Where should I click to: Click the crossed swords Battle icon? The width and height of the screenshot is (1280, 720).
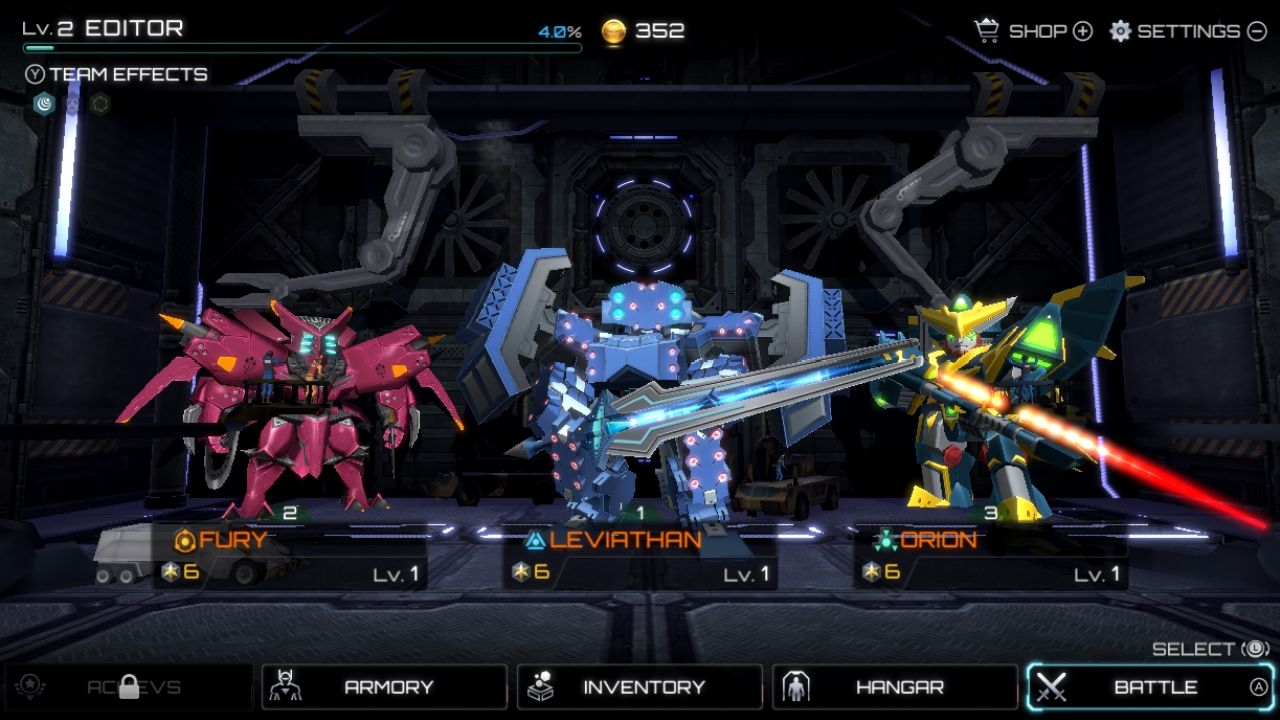1053,687
